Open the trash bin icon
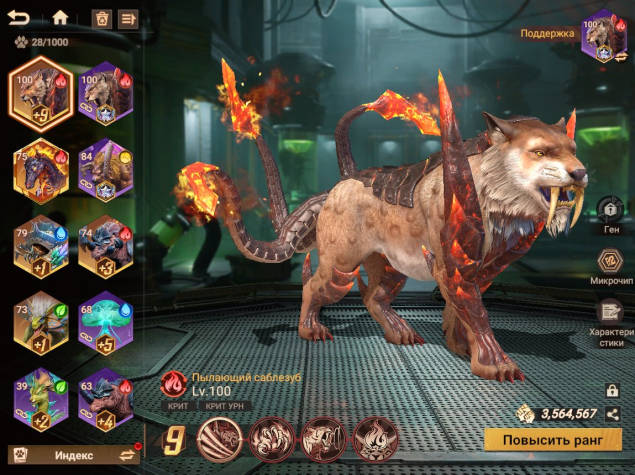The width and height of the screenshot is (635, 475). [x=101, y=18]
